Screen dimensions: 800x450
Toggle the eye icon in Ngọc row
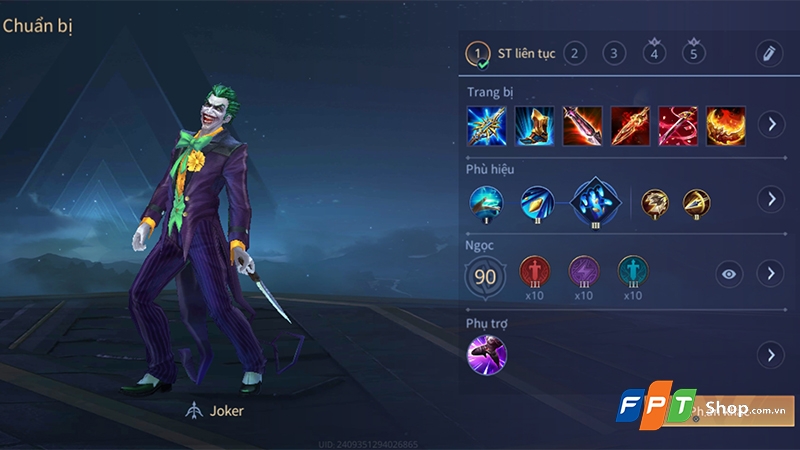pyautogui.click(x=730, y=273)
